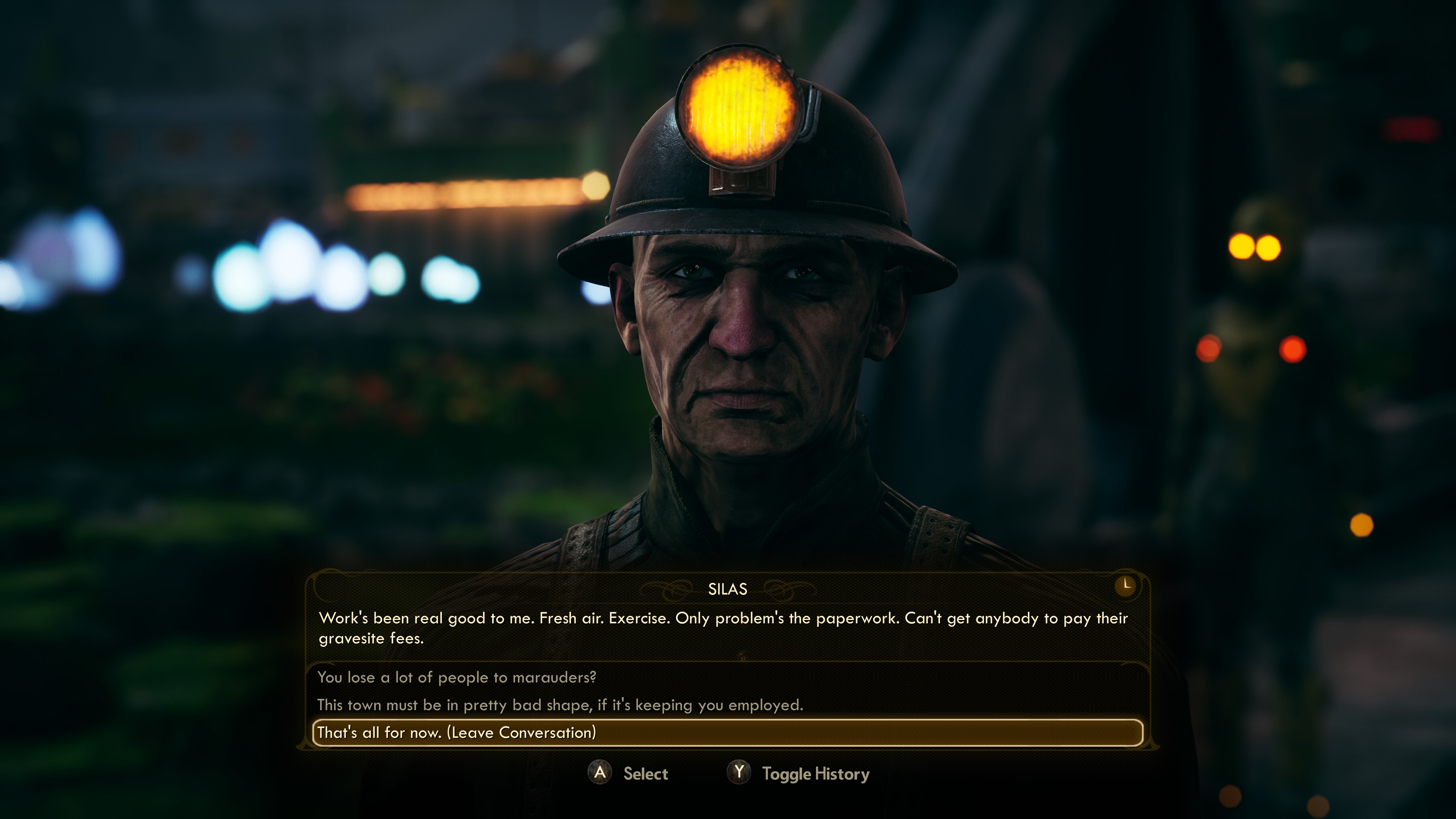
Task: Select 'That's all for now' to leave conversation
Action: (457, 733)
